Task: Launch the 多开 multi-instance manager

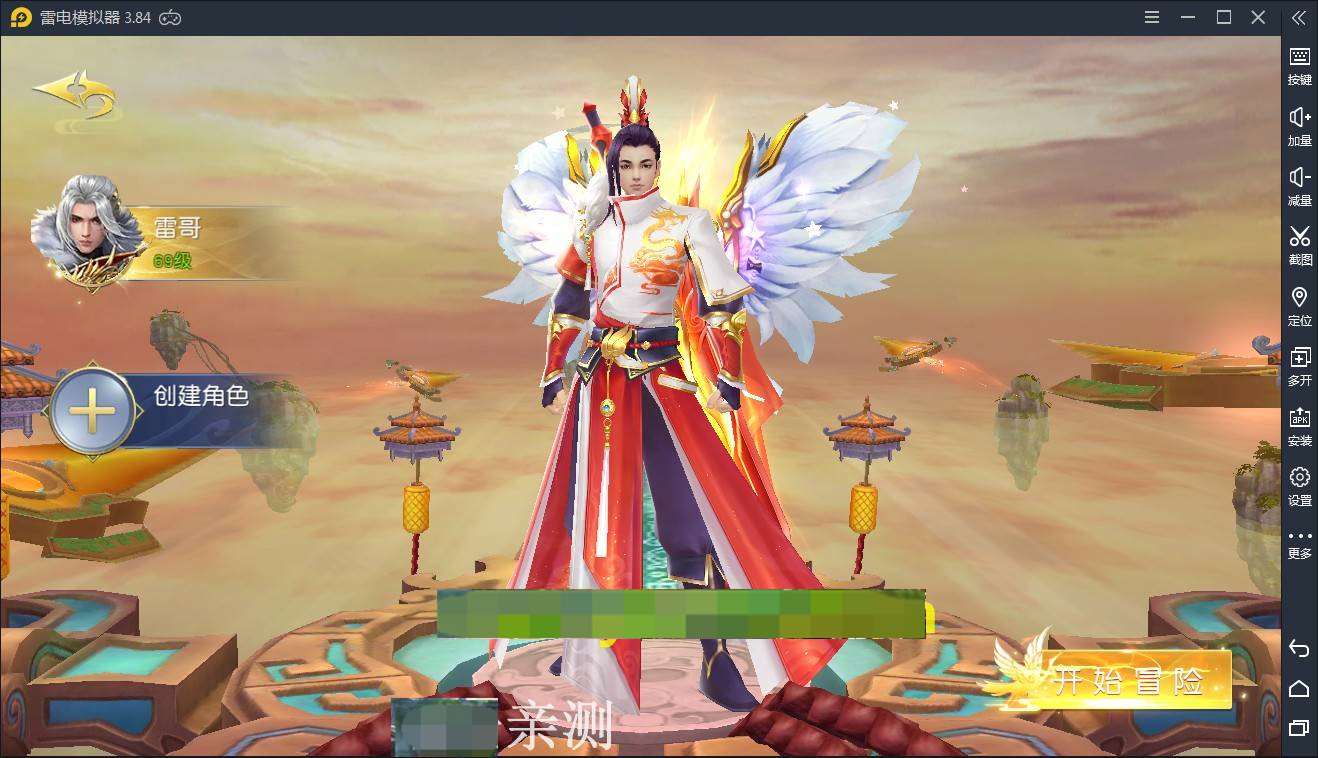Action: click(1299, 365)
